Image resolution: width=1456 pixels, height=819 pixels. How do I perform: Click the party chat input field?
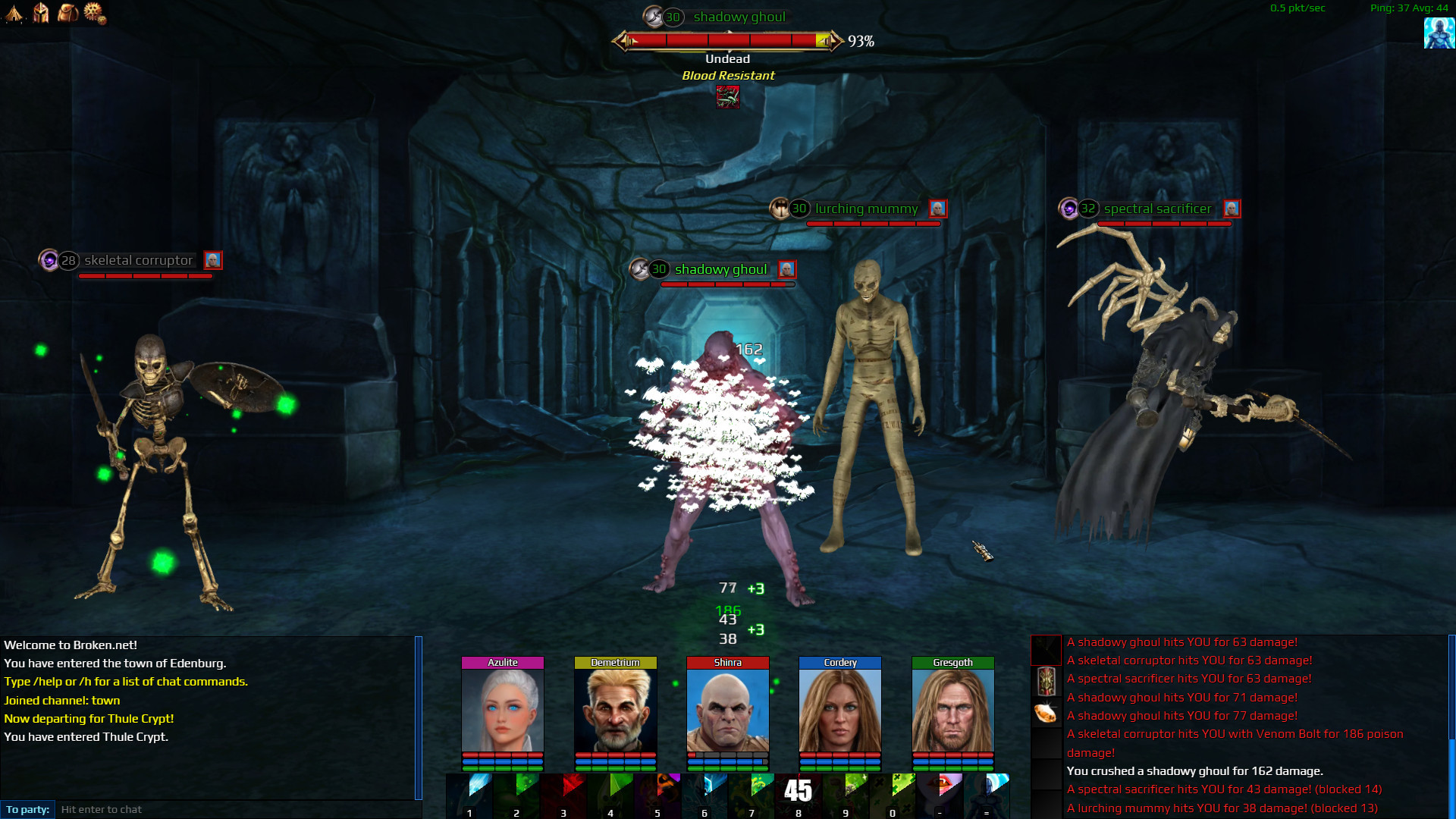coord(235,809)
